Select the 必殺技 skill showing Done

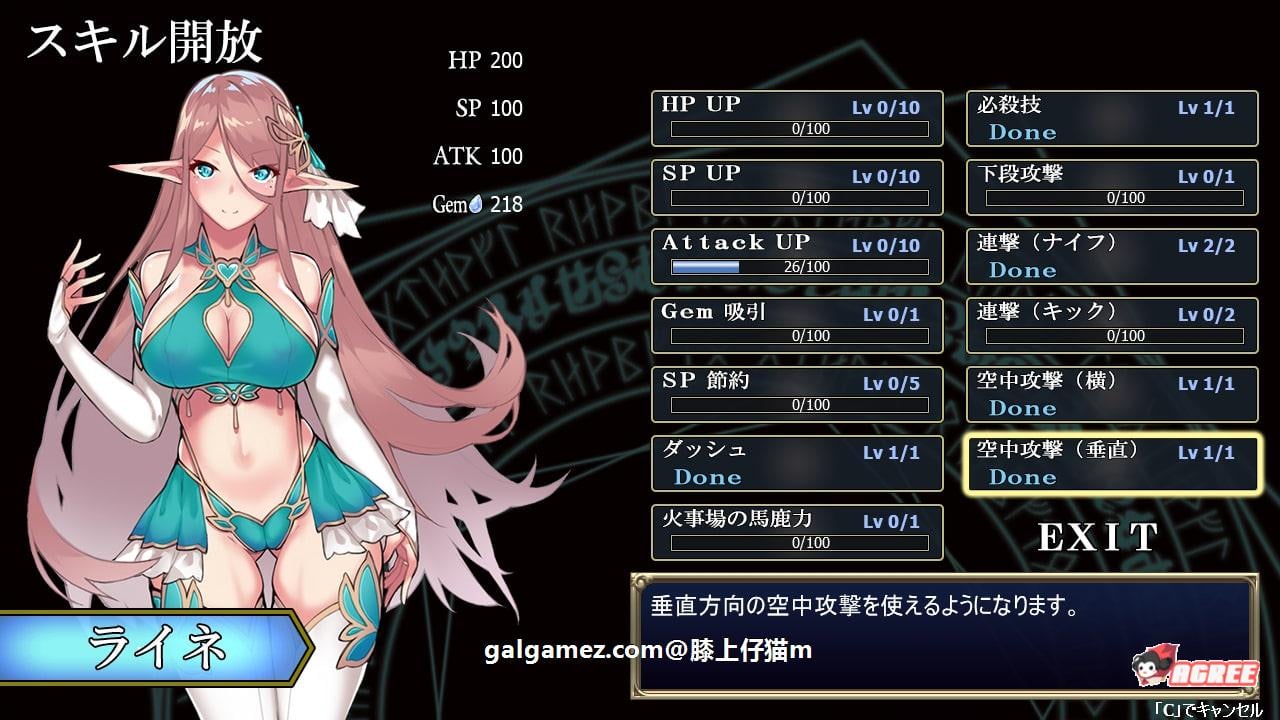pyautogui.click(x=1112, y=118)
